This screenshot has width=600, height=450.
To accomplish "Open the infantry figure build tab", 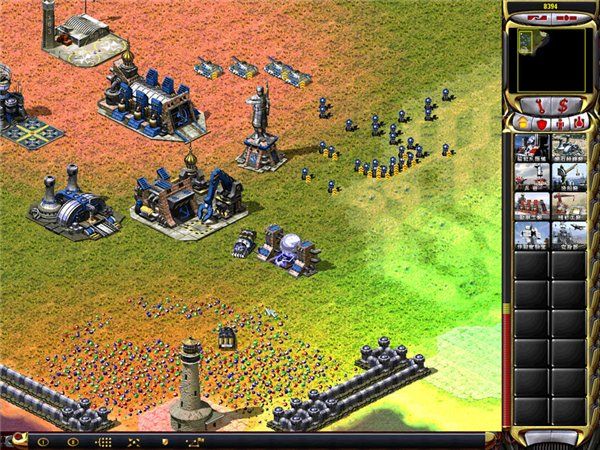I will click(x=559, y=123).
